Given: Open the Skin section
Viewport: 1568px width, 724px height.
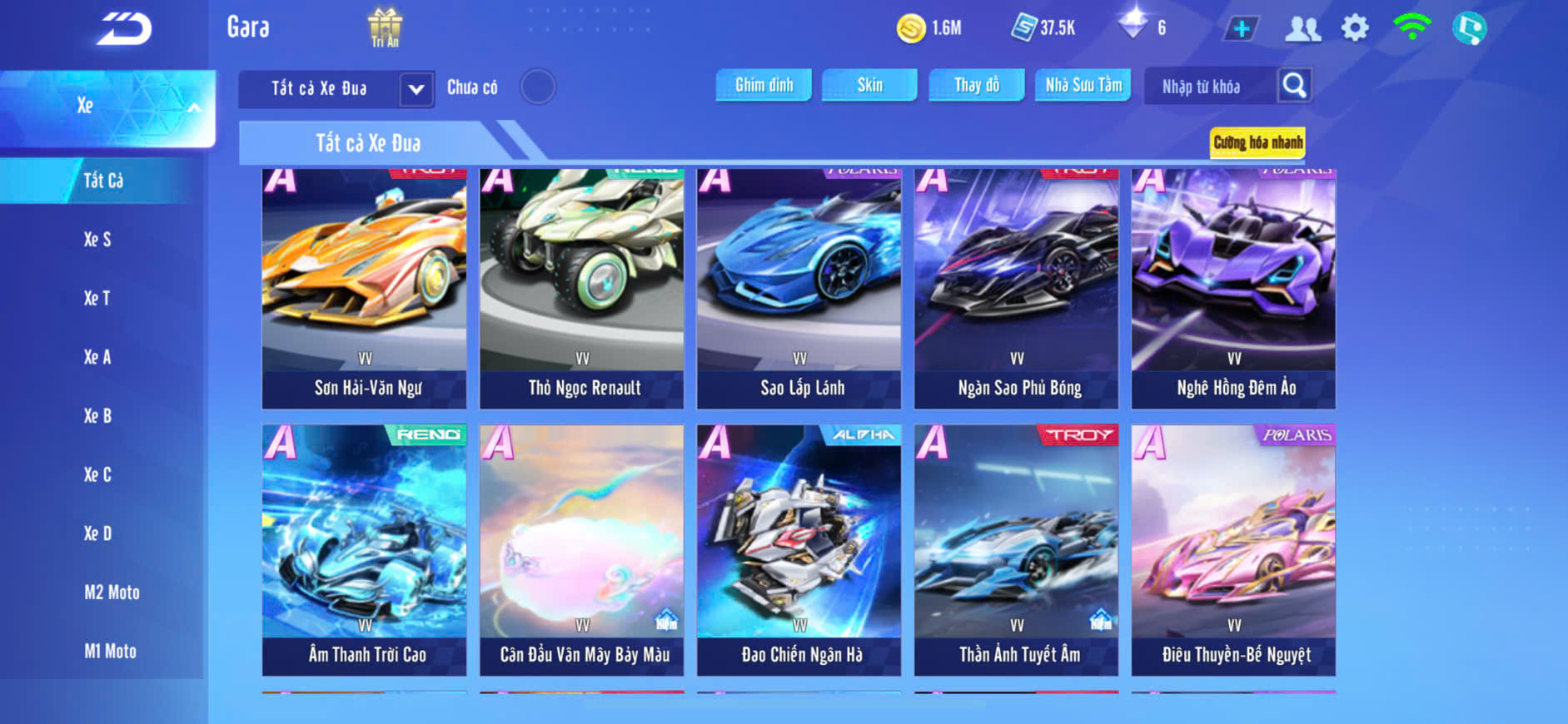Looking at the screenshot, I should [x=869, y=85].
